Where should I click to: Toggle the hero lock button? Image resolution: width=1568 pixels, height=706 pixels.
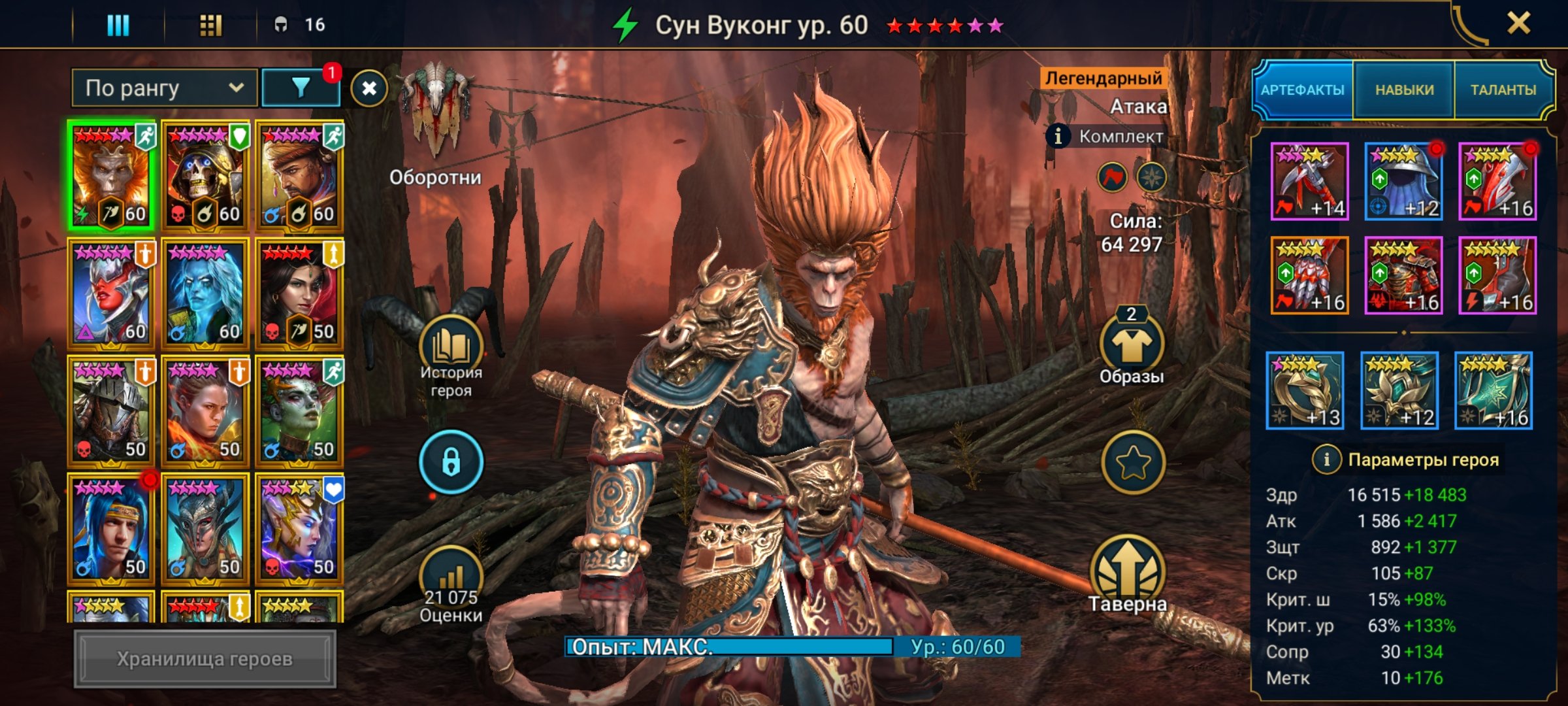(x=451, y=462)
